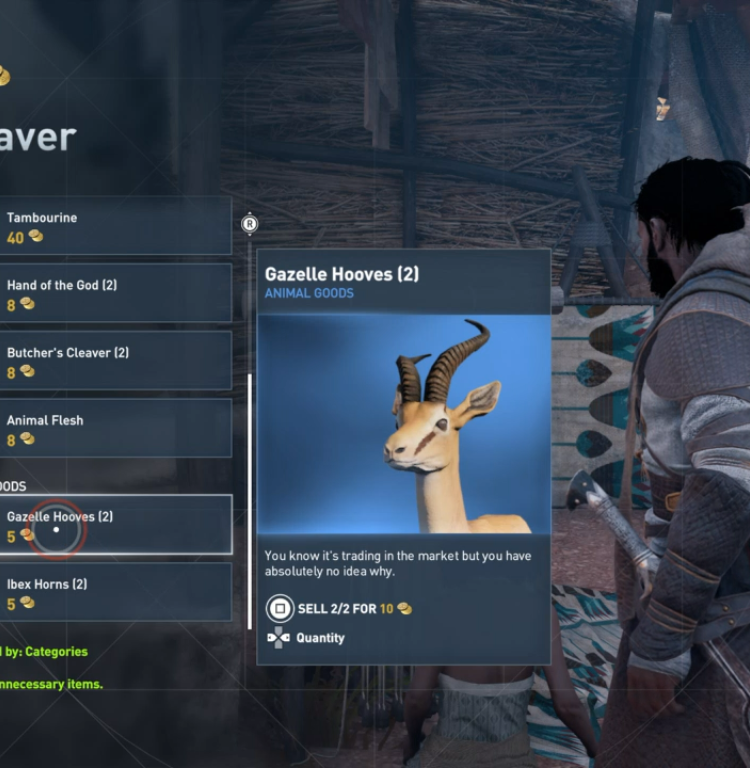The height and width of the screenshot is (768, 750).
Task: Select the Tambourine item row
Action: pos(115,226)
